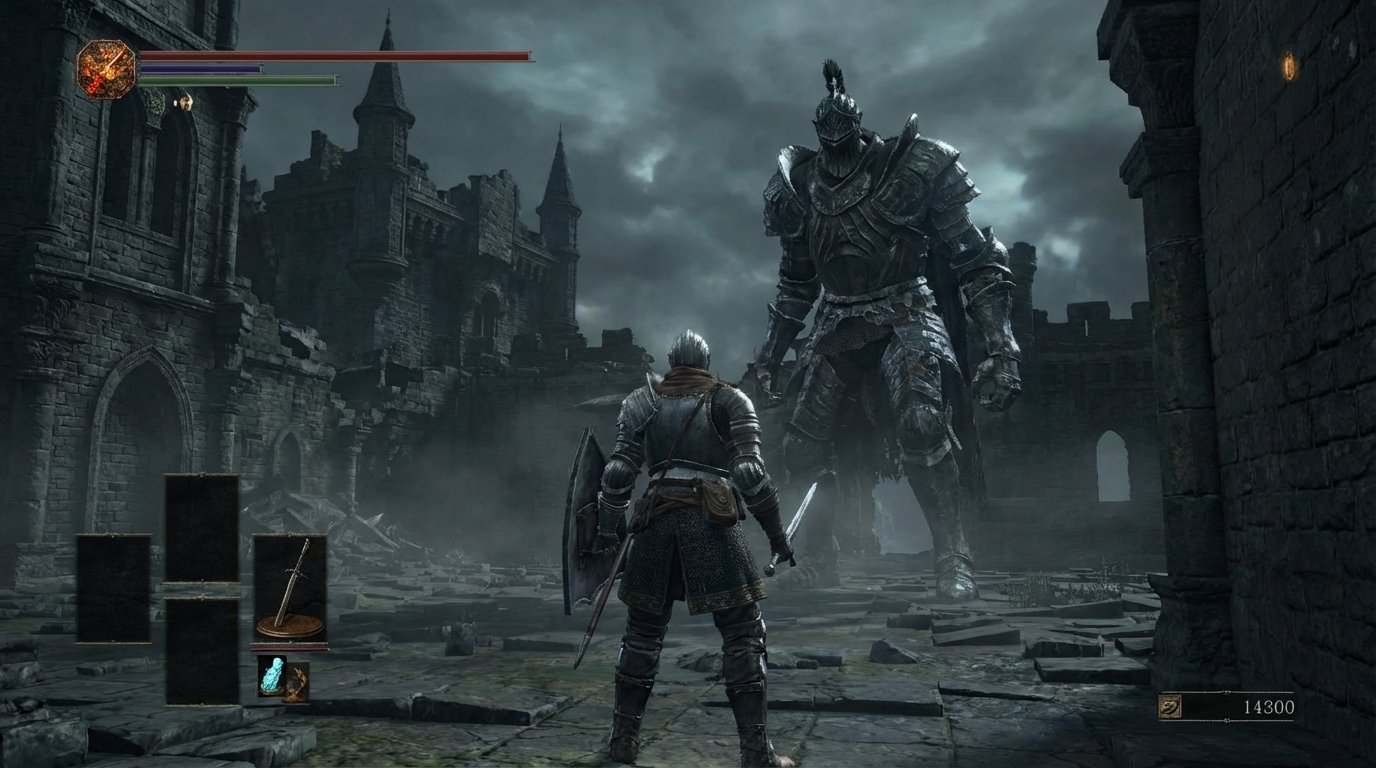
Task: Click the sword's wooden display base icon
Action: point(290,627)
